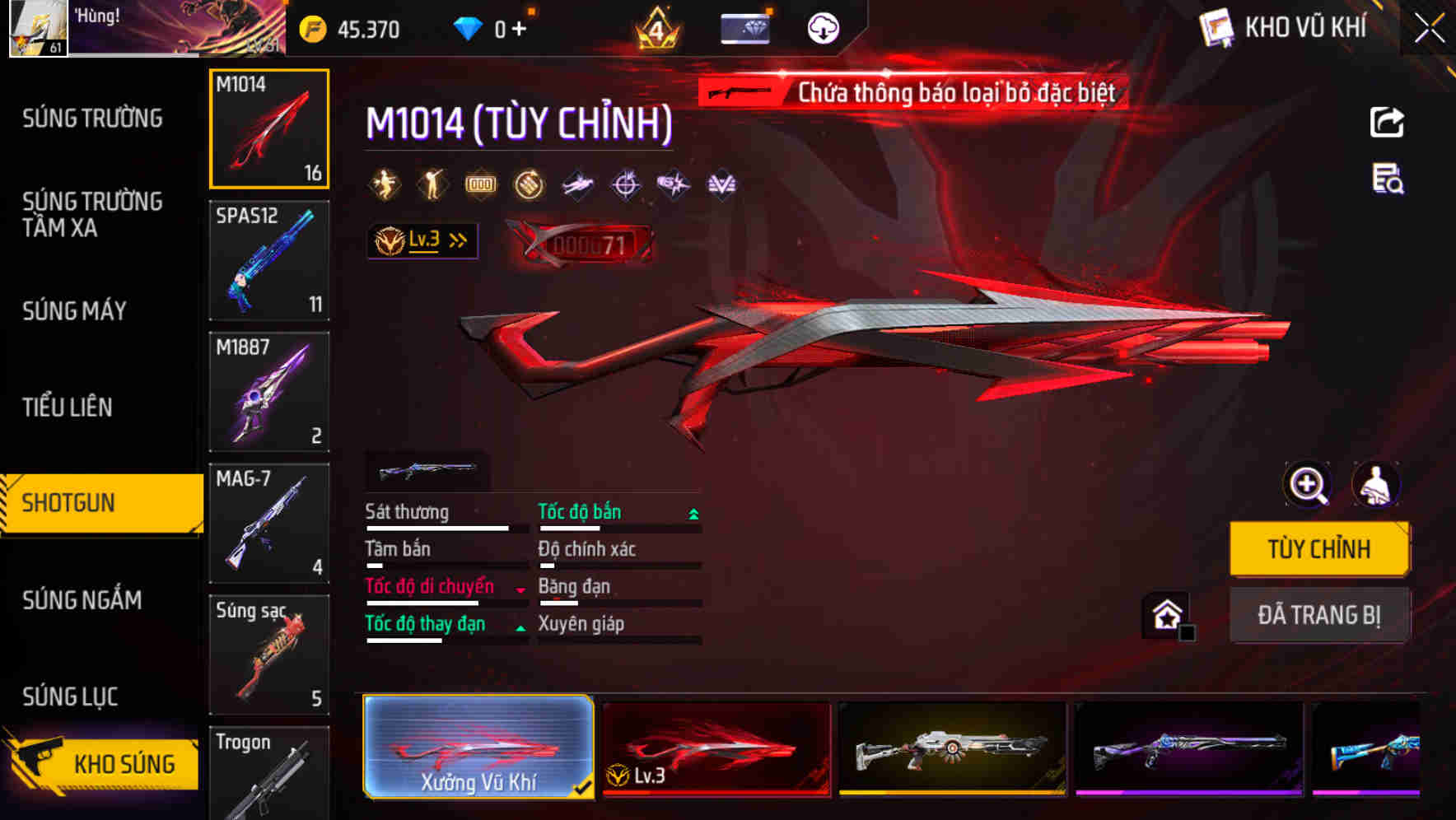The image size is (1456, 820).
Task: Click the gold magazine capacity attribute icon
Action: point(480,184)
